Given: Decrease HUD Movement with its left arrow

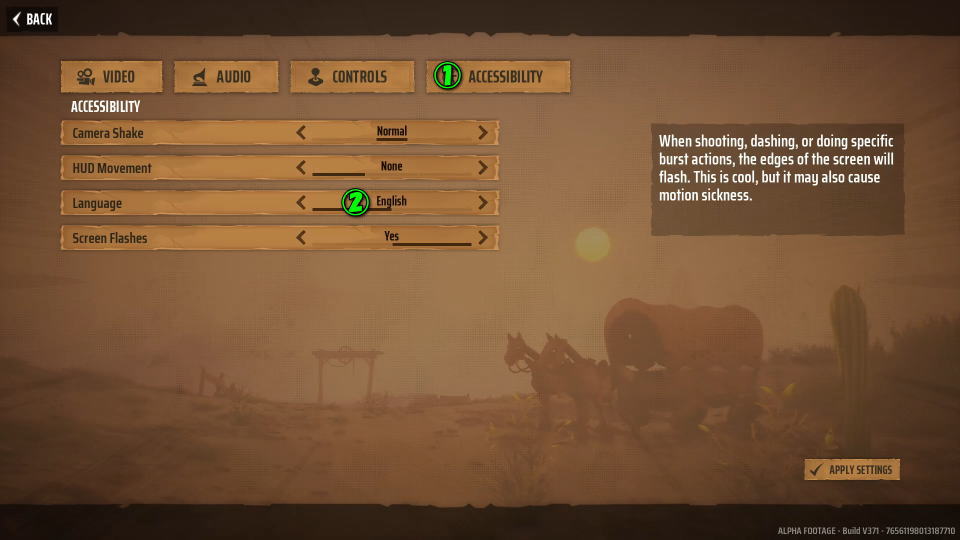Looking at the screenshot, I should tap(301, 167).
